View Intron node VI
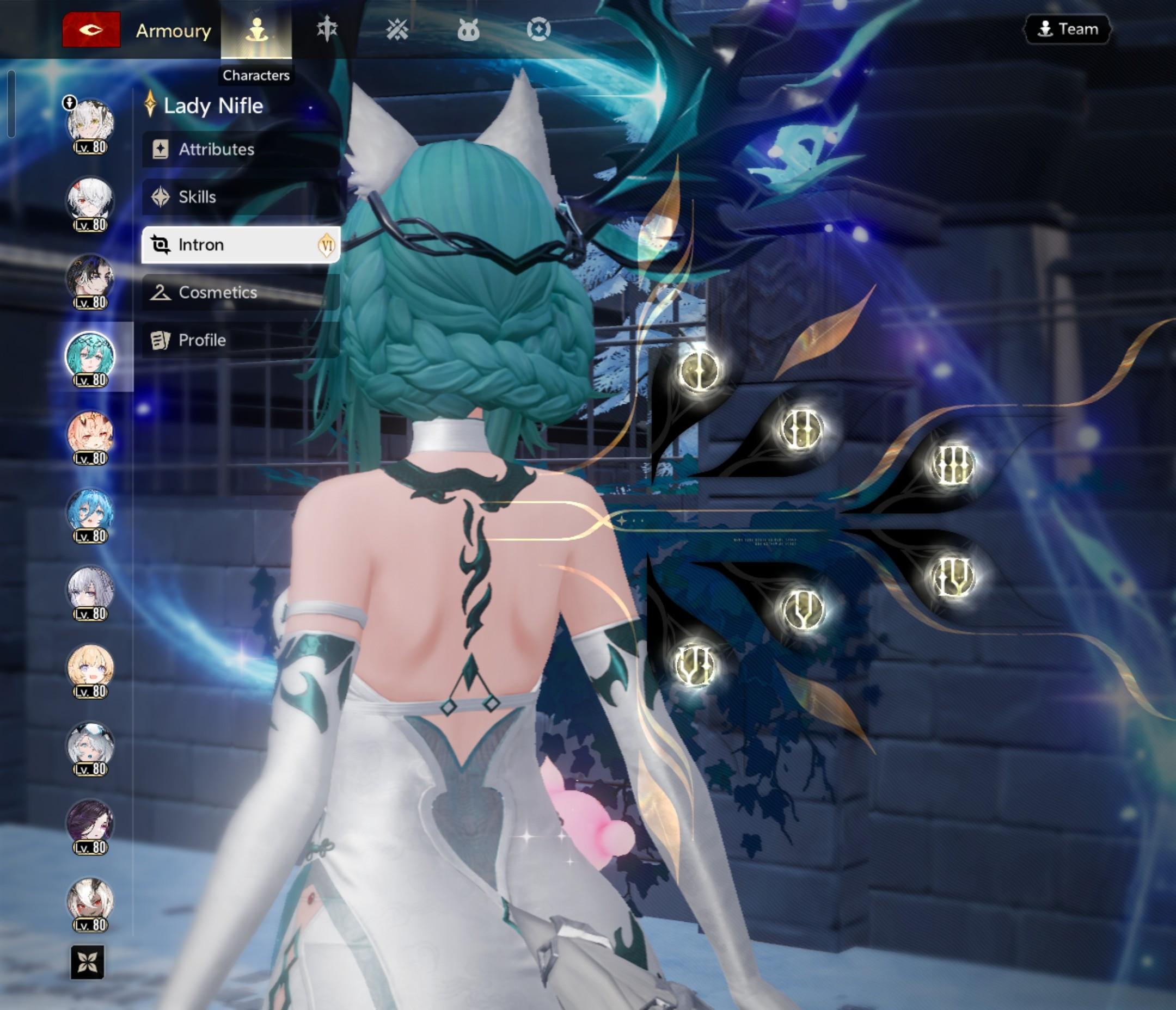This screenshot has height=1010, width=1176. 696,664
